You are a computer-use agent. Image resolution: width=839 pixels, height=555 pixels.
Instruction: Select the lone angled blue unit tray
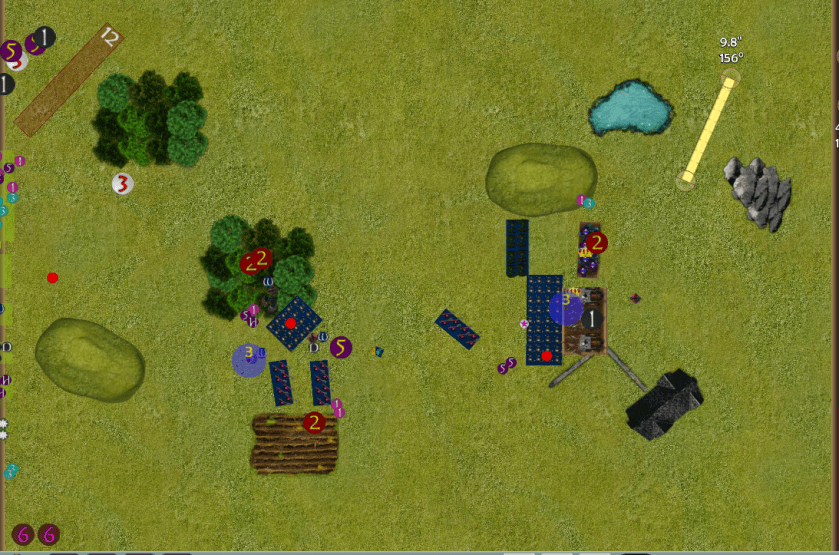(456, 329)
